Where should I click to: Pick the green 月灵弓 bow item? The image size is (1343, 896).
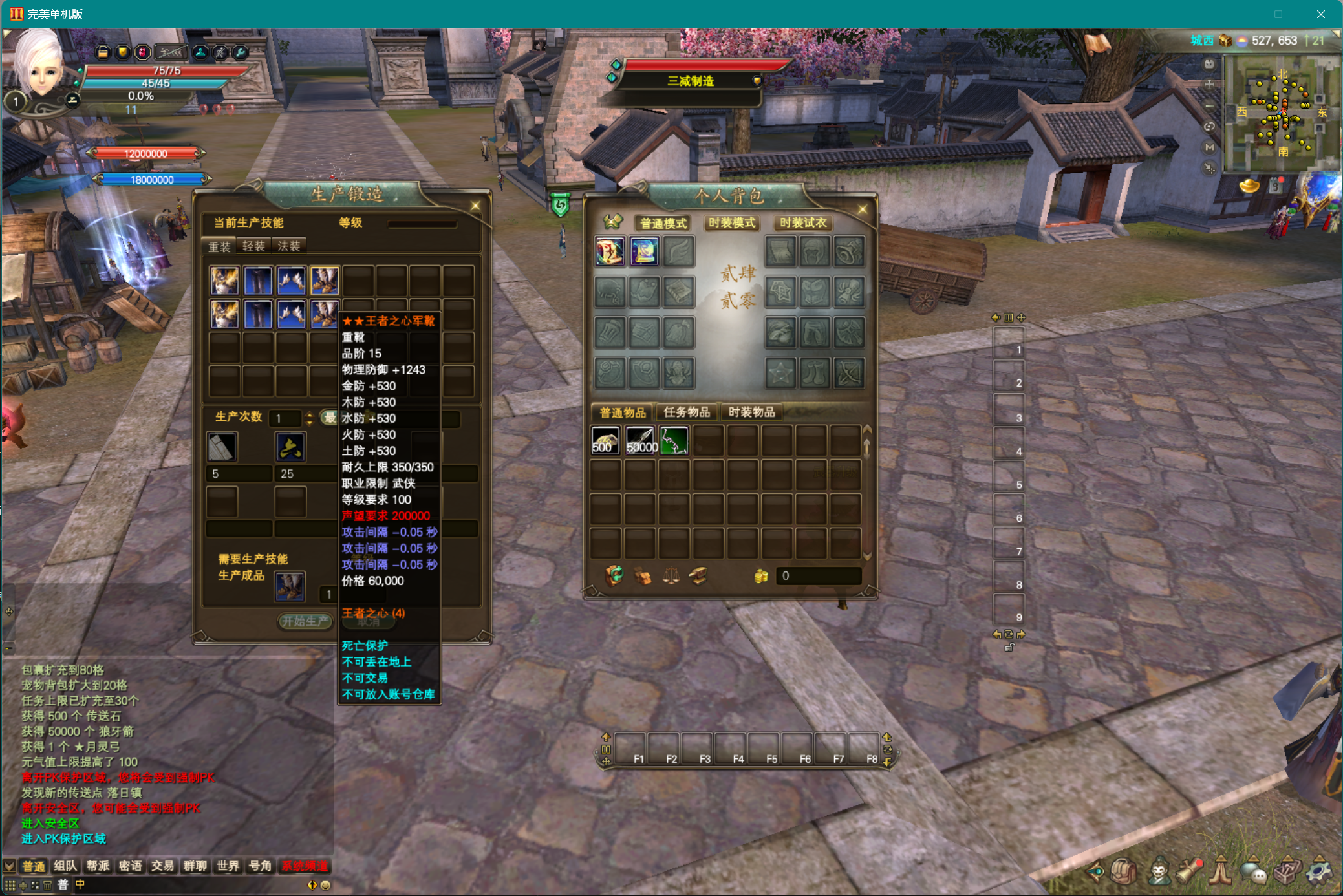pos(674,442)
